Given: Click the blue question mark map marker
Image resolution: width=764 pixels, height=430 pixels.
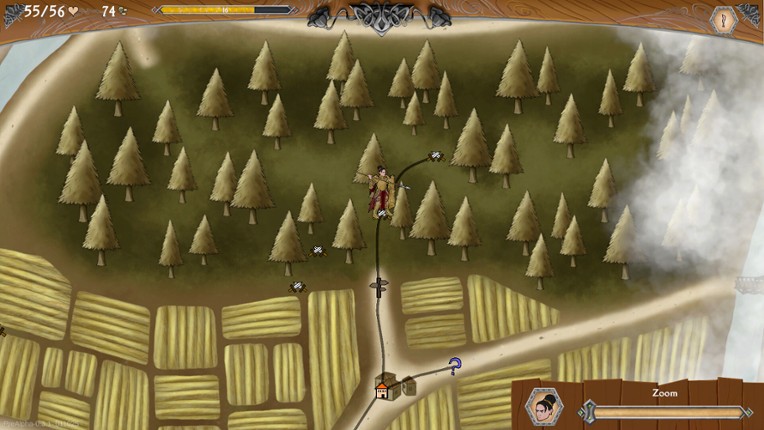Looking at the screenshot, I should 455,366.
